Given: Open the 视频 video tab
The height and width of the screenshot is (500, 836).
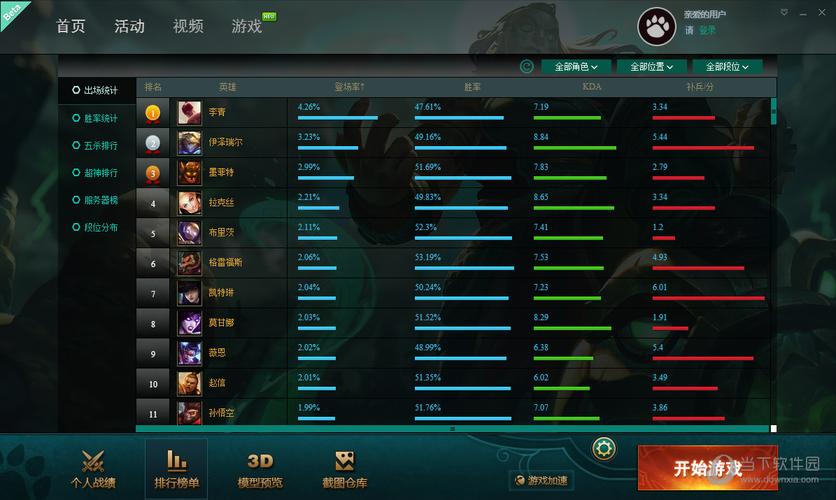Looking at the screenshot, I should [x=187, y=26].
